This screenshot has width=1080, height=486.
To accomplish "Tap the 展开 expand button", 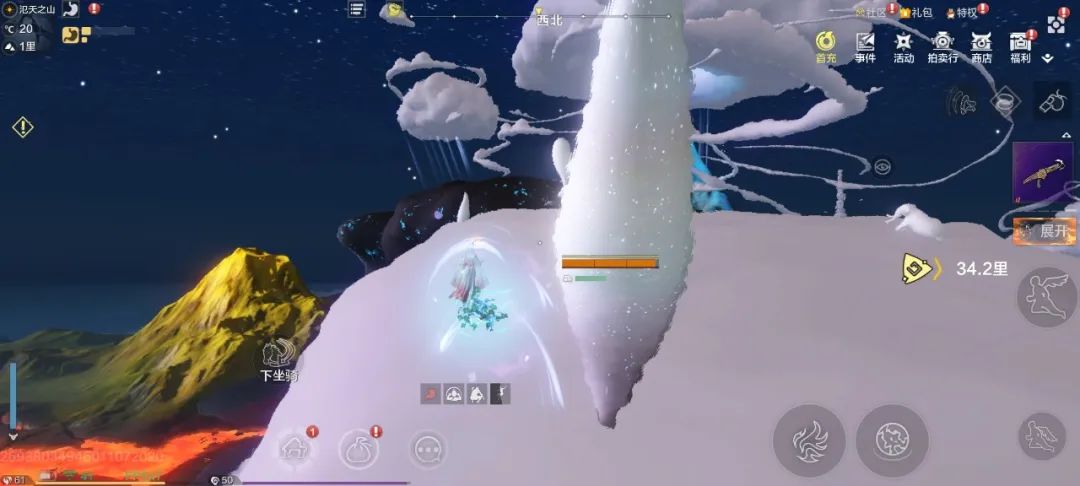I will point(1044,231).
